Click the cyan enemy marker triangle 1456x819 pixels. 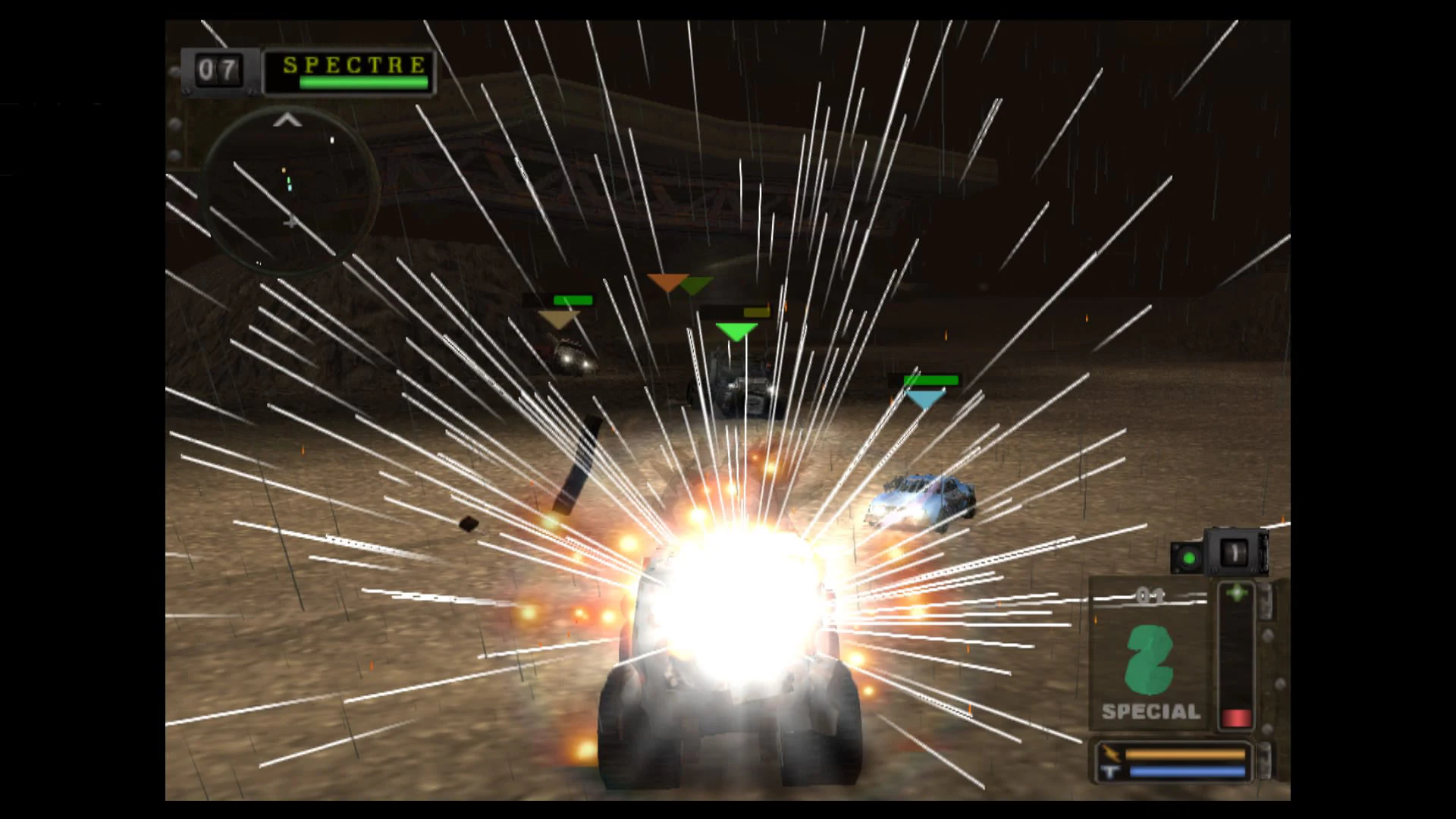[927, 398]
